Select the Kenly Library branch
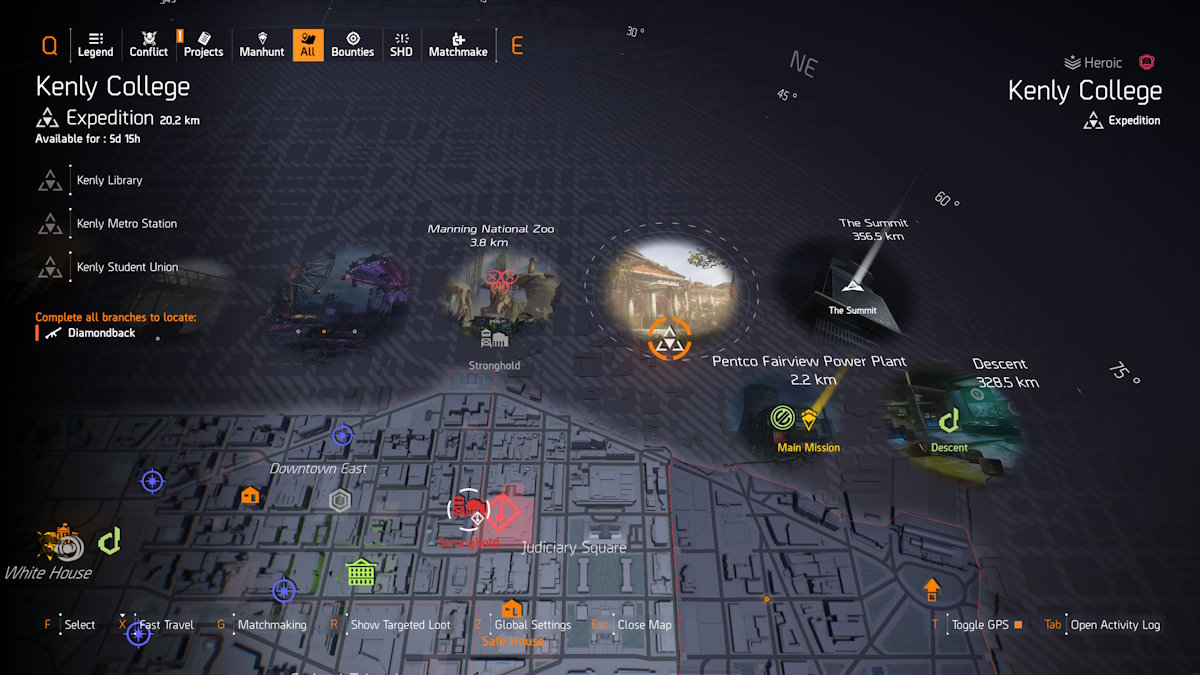The height and width of the screenshot is (675, 1200). coord(109,180)
